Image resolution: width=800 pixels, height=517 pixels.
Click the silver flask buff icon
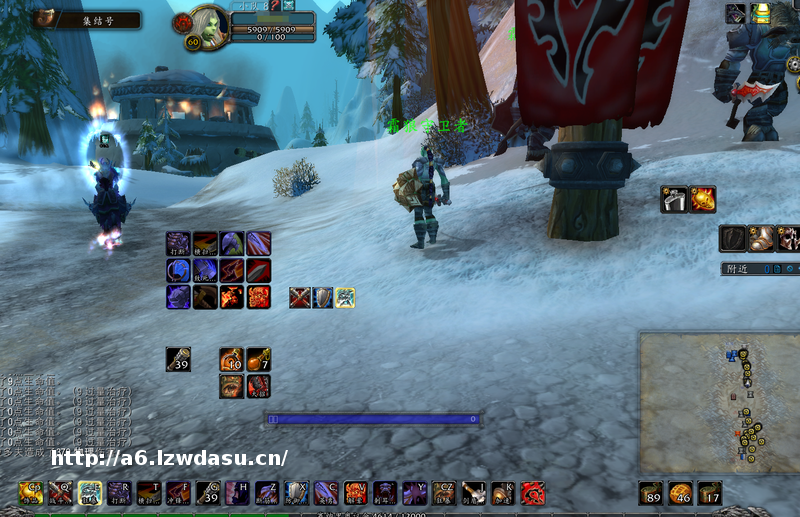point(673,199)
